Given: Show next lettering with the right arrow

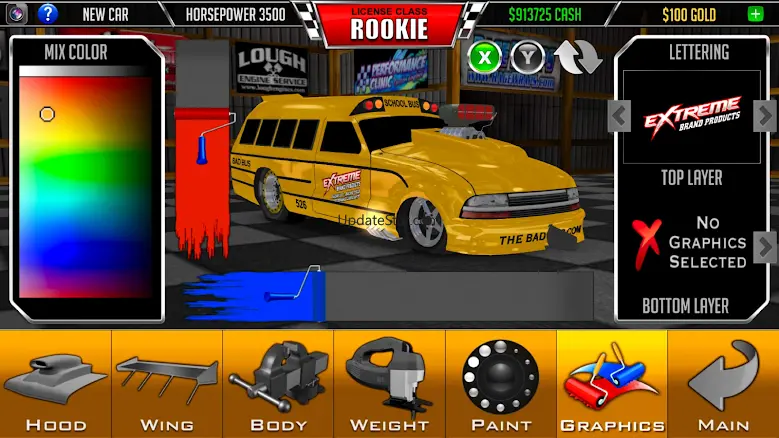Looking at the screenshot, I should pyautogui.click(x=765, y=116).
